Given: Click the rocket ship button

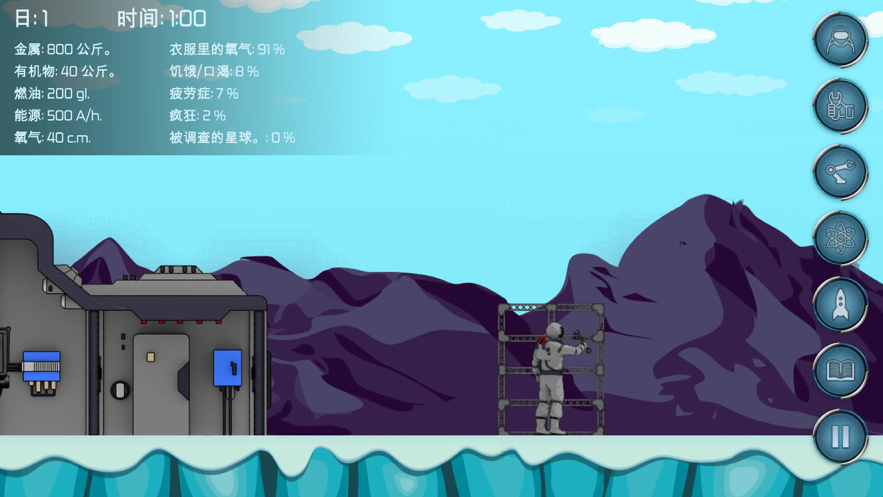Looking at the screenshot, I should 840,304.
